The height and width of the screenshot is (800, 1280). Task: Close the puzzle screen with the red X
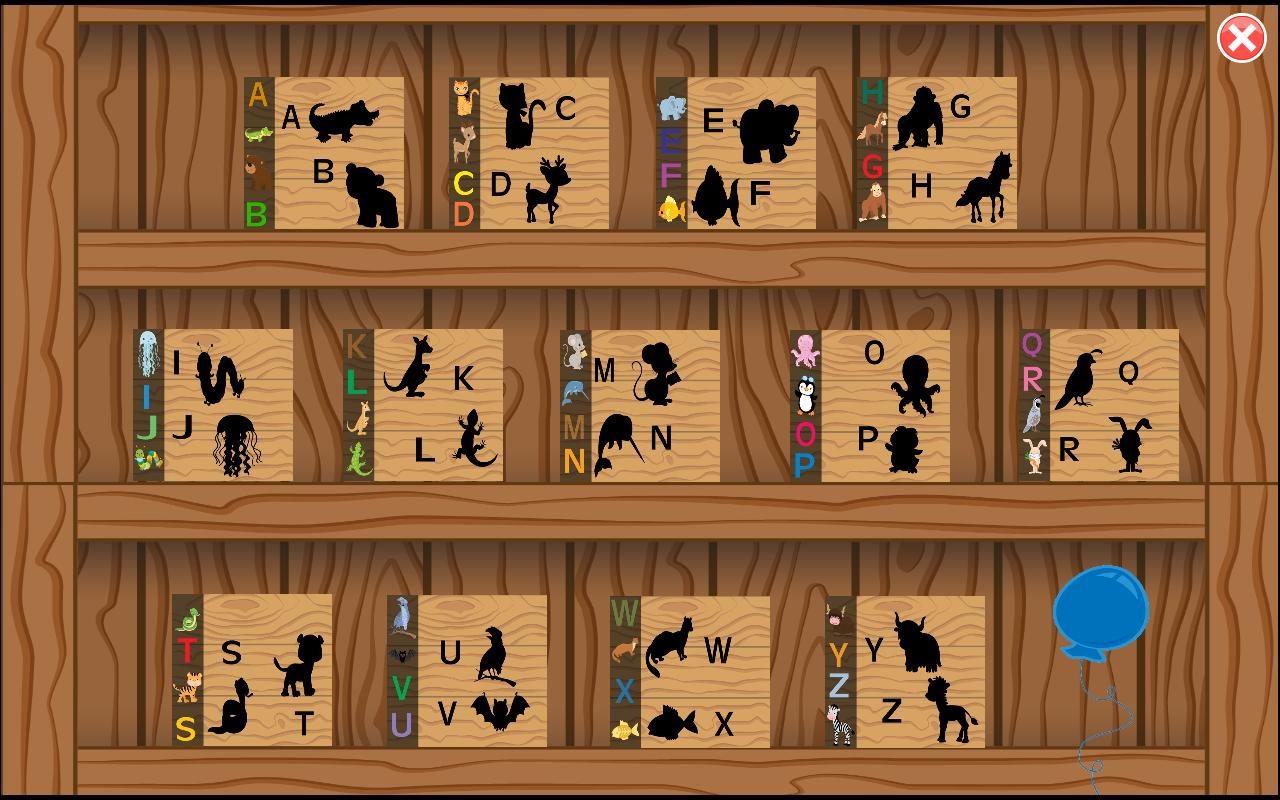tap(1241, 38)
